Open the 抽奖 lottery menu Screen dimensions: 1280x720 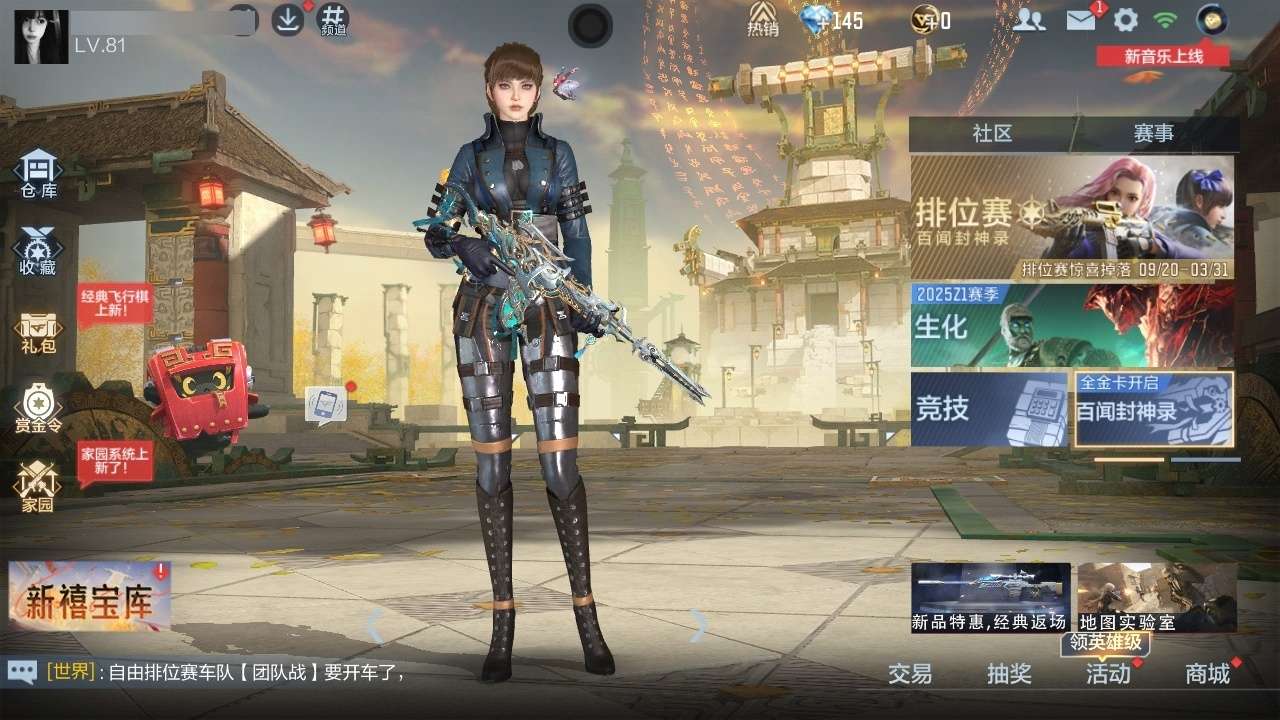tap(1009, 673)
